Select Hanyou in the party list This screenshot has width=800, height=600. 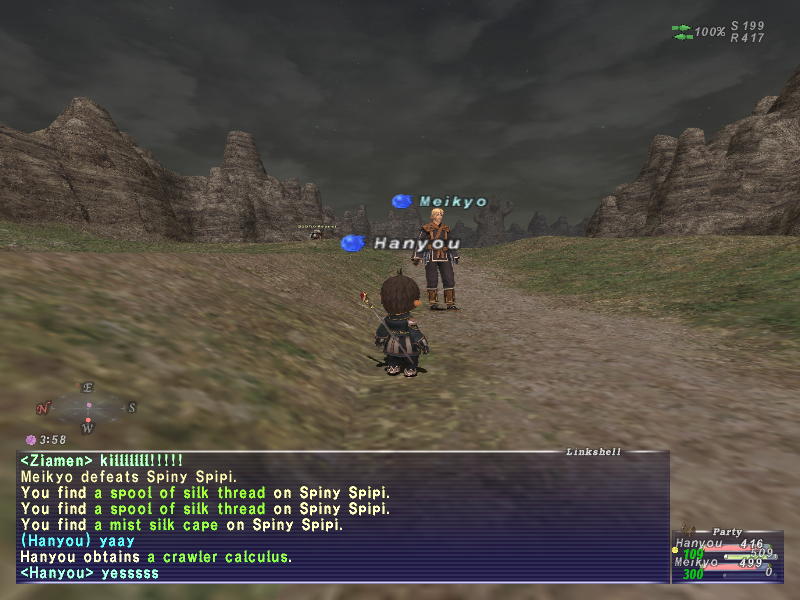coord(700,544)
